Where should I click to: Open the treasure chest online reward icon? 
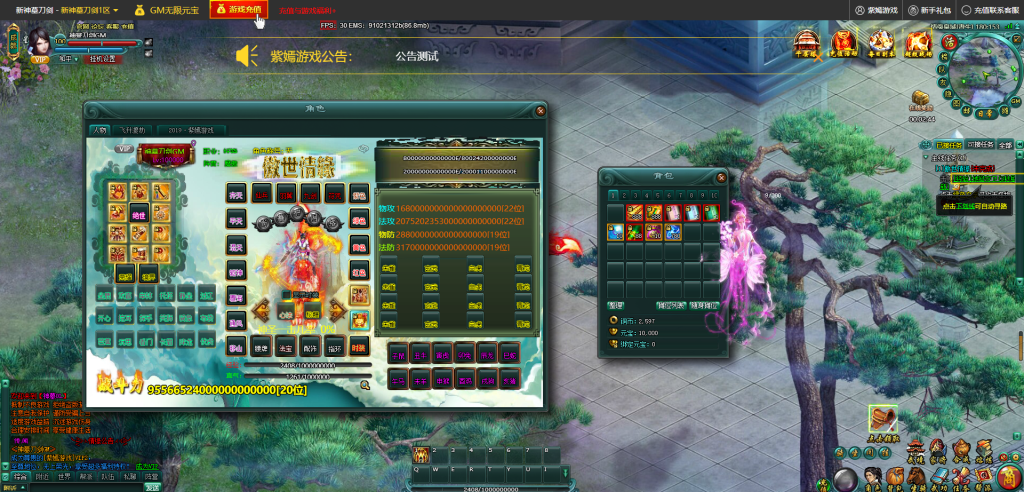point(920,99)
